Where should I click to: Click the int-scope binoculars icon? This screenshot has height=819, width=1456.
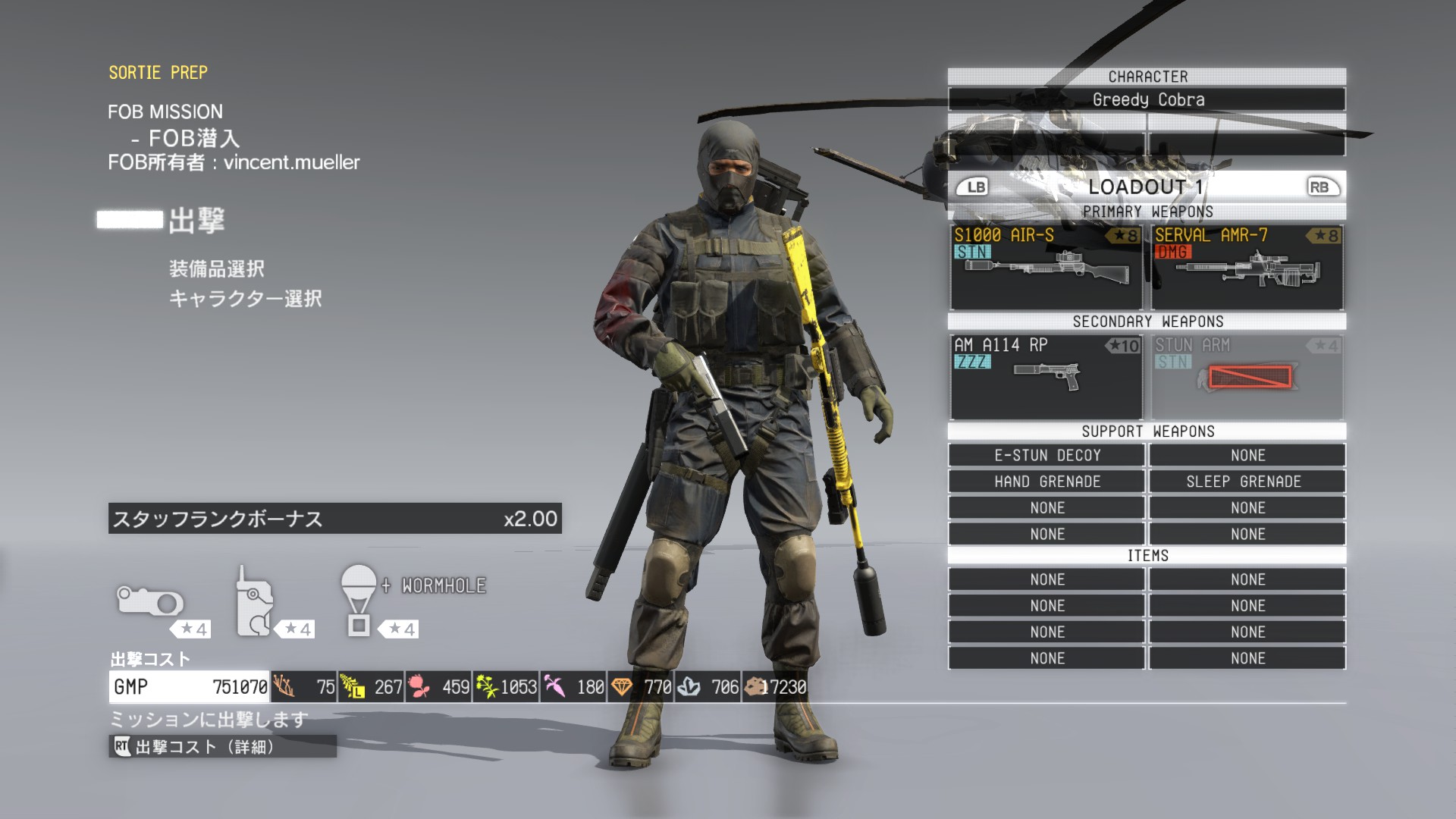pyautogui.click(x=150, y=602)
